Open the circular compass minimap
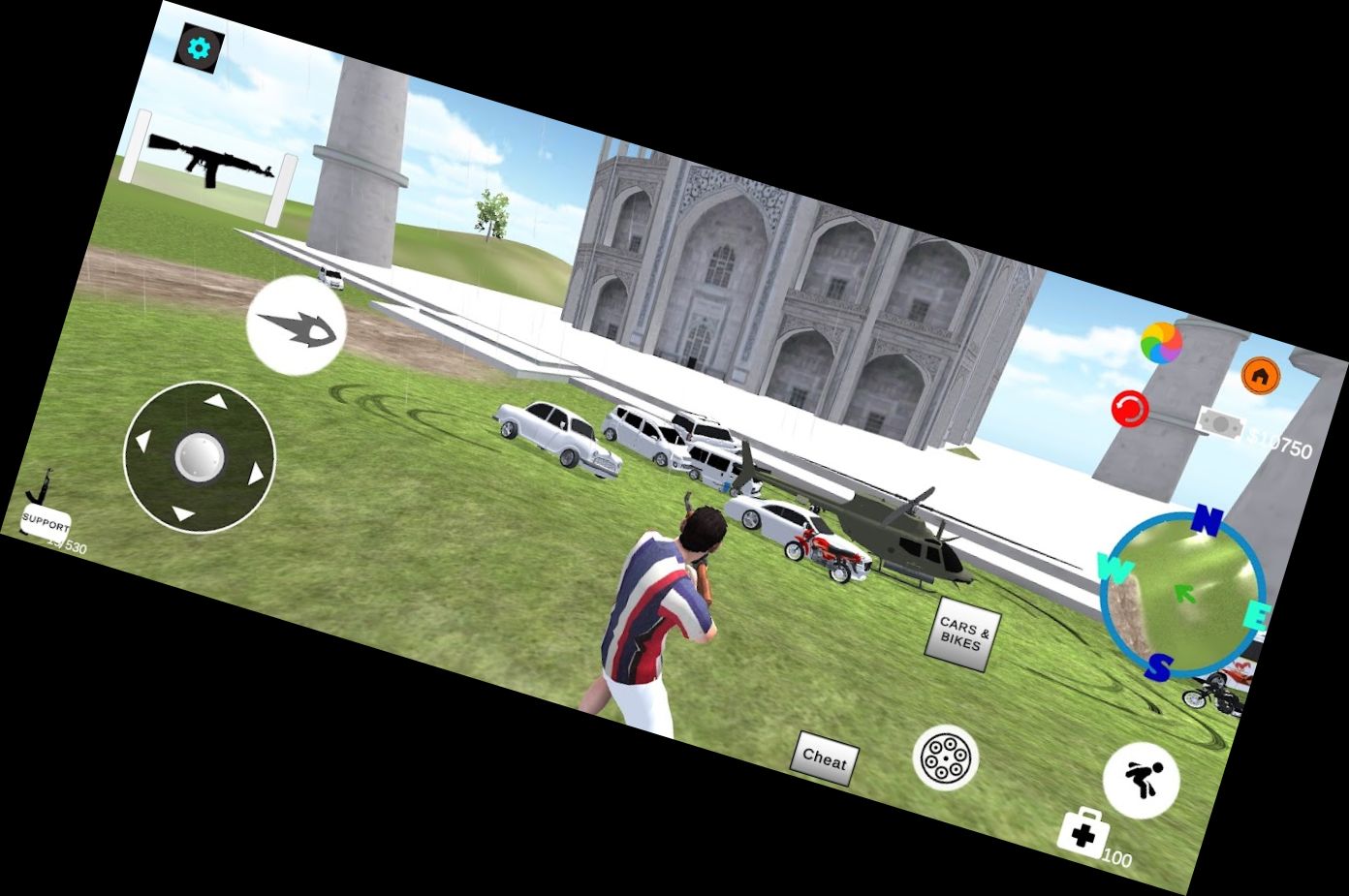The width and height of the screenshot is (1349, 896). coord(1182,594)
